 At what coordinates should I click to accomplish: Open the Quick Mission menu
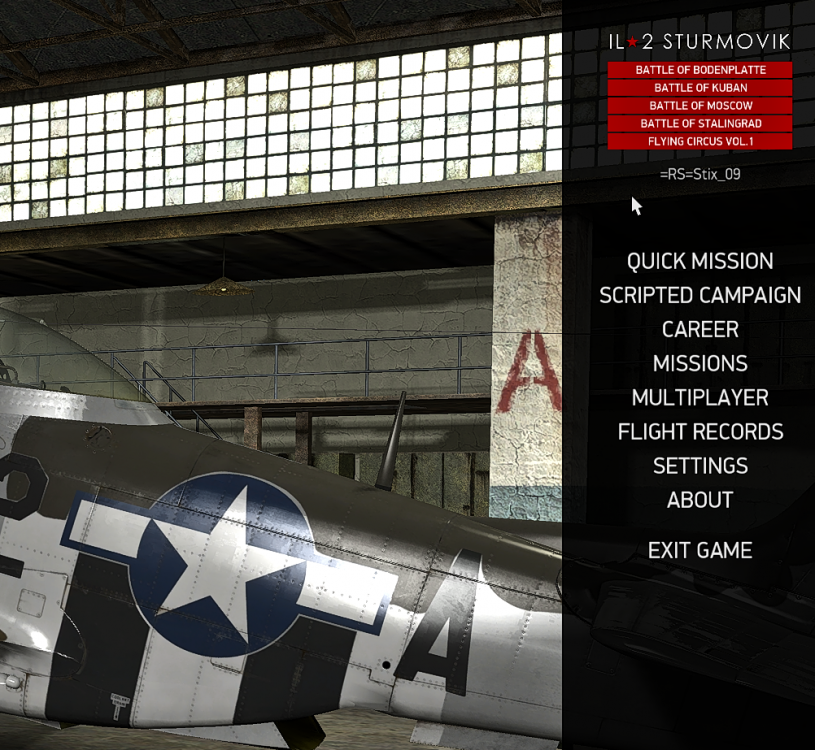700,262
